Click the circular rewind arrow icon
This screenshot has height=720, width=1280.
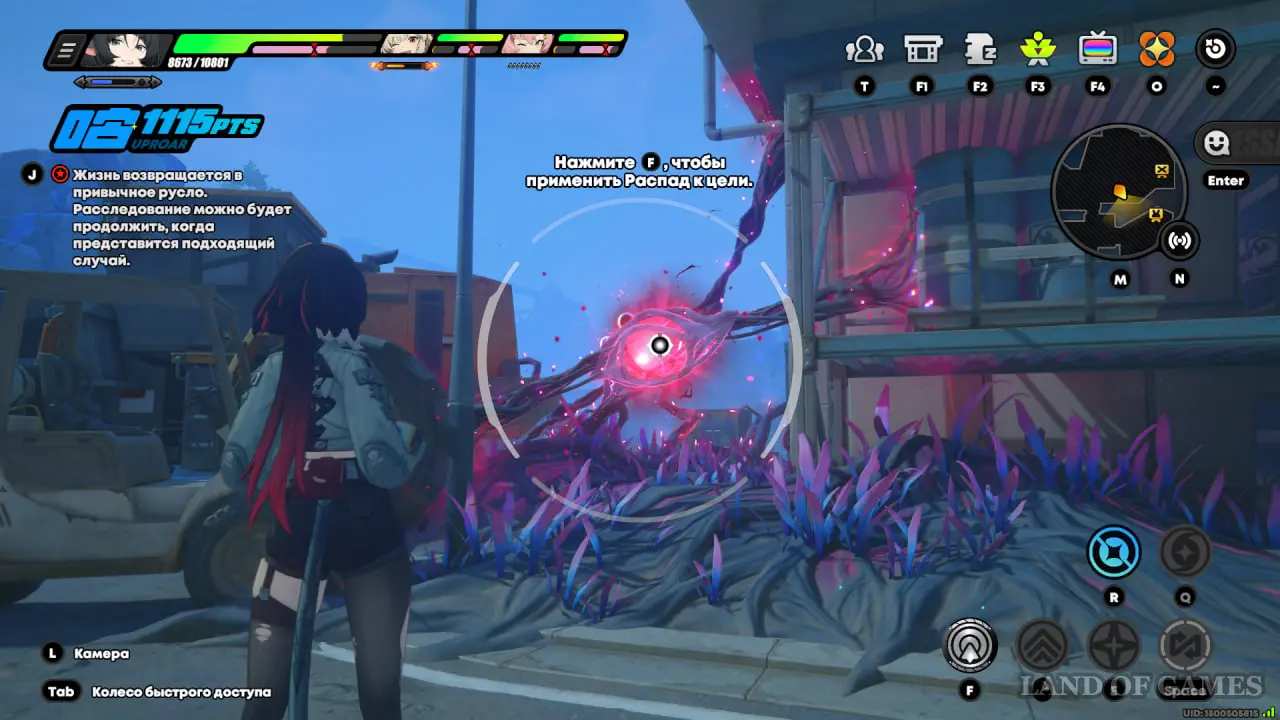point(1216,49)
